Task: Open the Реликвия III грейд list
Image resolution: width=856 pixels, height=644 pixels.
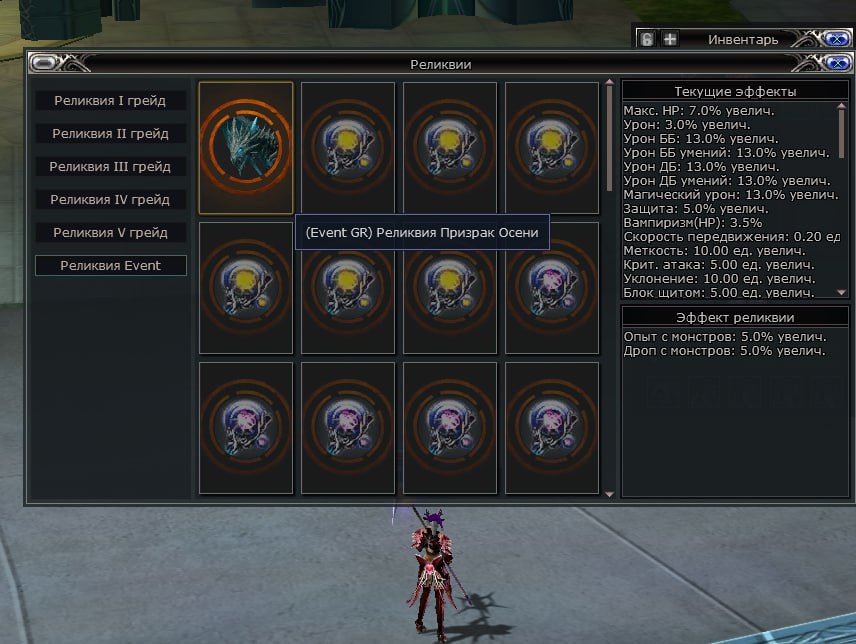Action: tap(110, 167)
